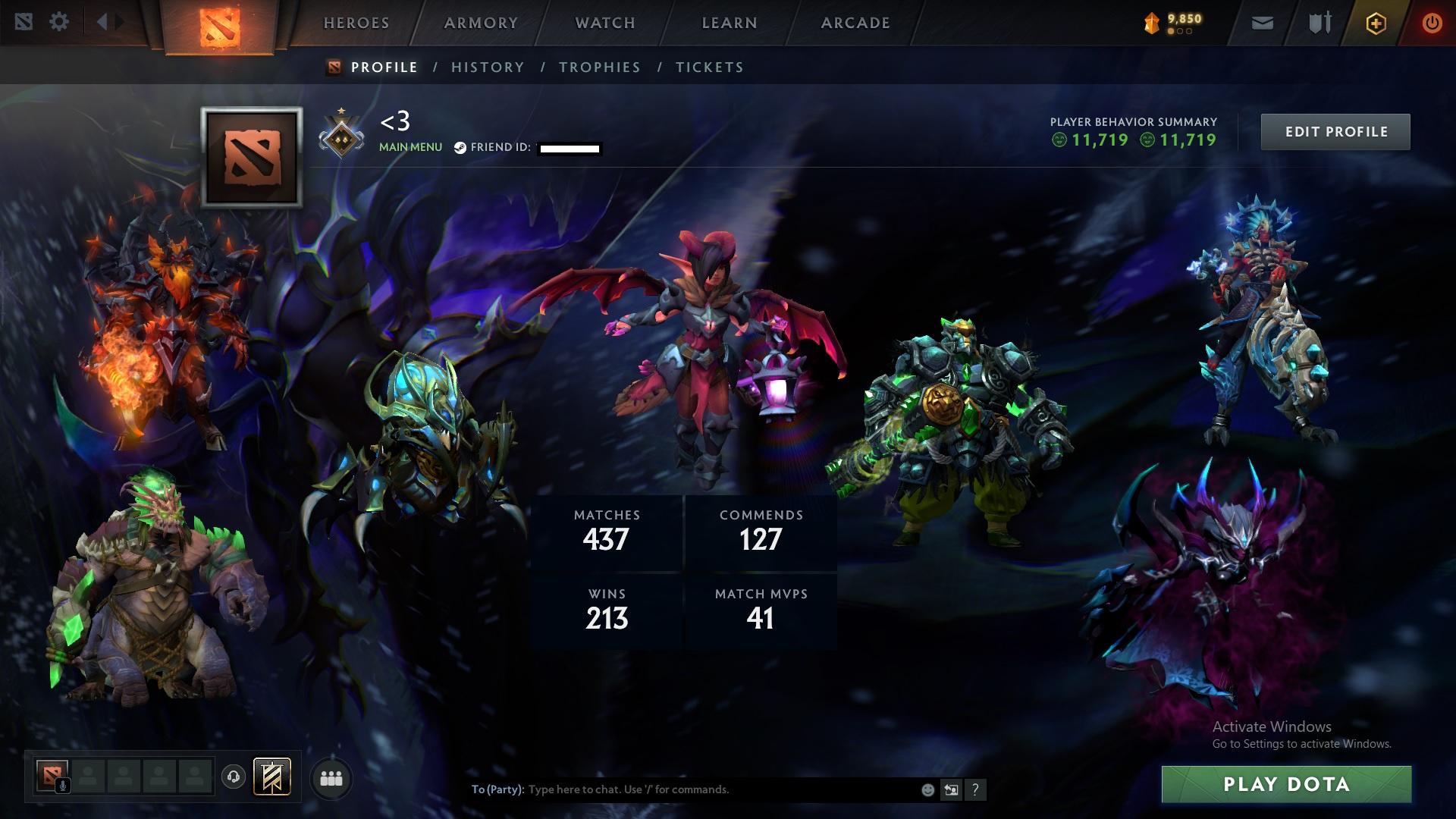The image size is (1456, 819).
Task: Expand the MAIN MENU rank dropdown
Action: coord(409,146)
